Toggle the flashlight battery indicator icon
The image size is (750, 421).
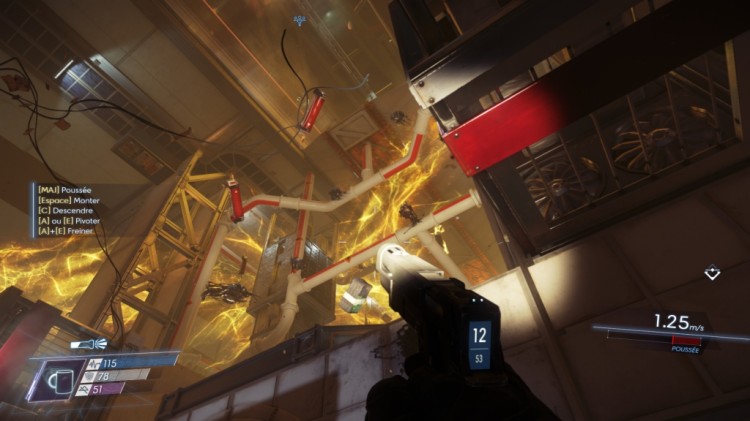coord(82,344)
